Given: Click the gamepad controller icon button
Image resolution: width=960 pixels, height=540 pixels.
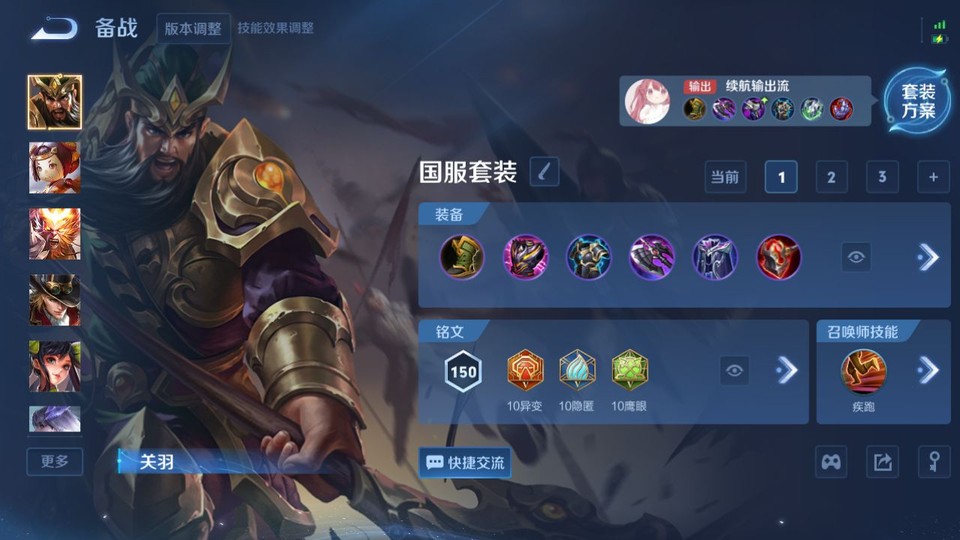Looking at the screenshot, I should click(x=832, y=462).
